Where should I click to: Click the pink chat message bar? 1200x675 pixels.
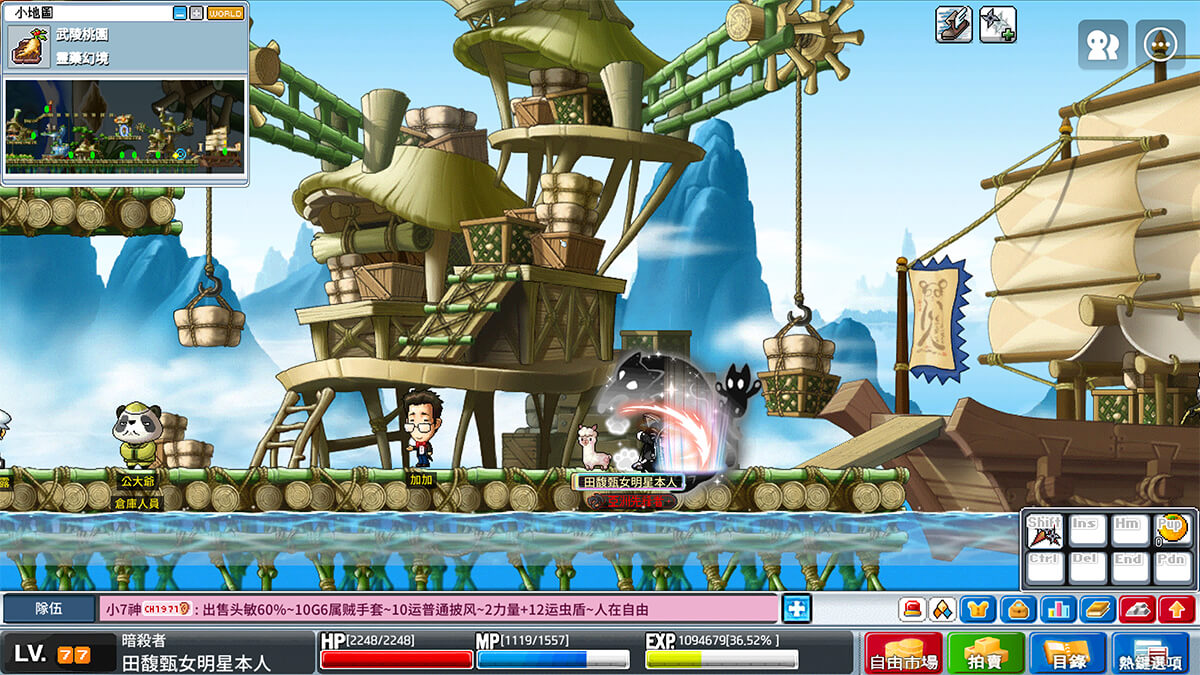(438, 608)
